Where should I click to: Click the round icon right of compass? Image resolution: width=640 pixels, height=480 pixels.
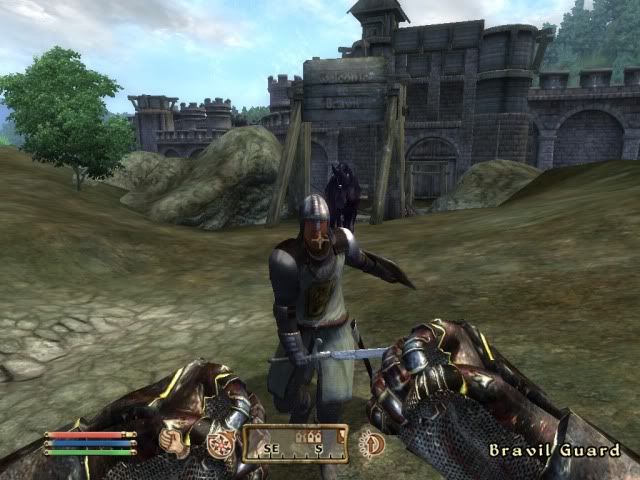pos(372,443)
